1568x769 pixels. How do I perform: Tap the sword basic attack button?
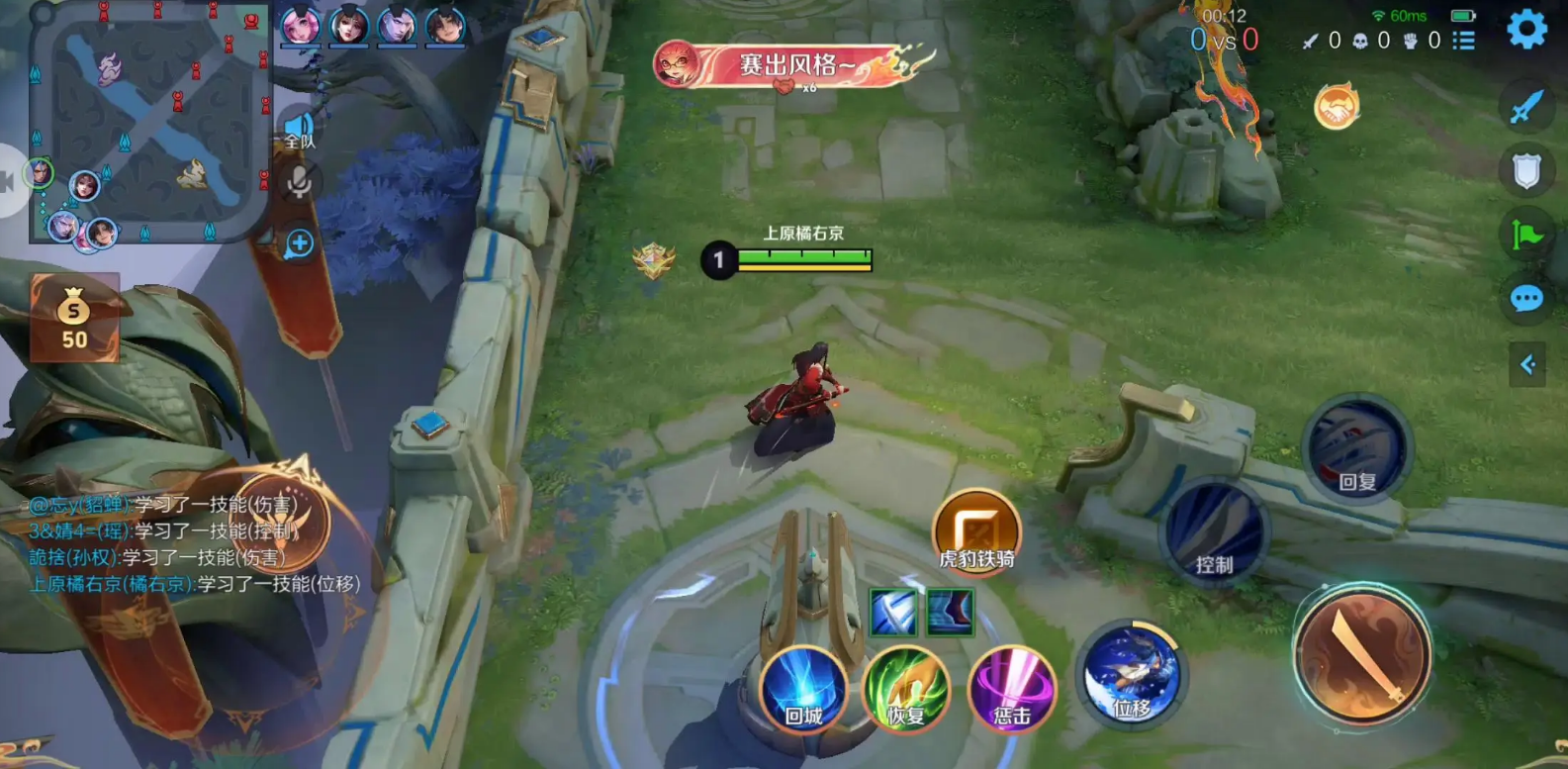pos(1362,653)
